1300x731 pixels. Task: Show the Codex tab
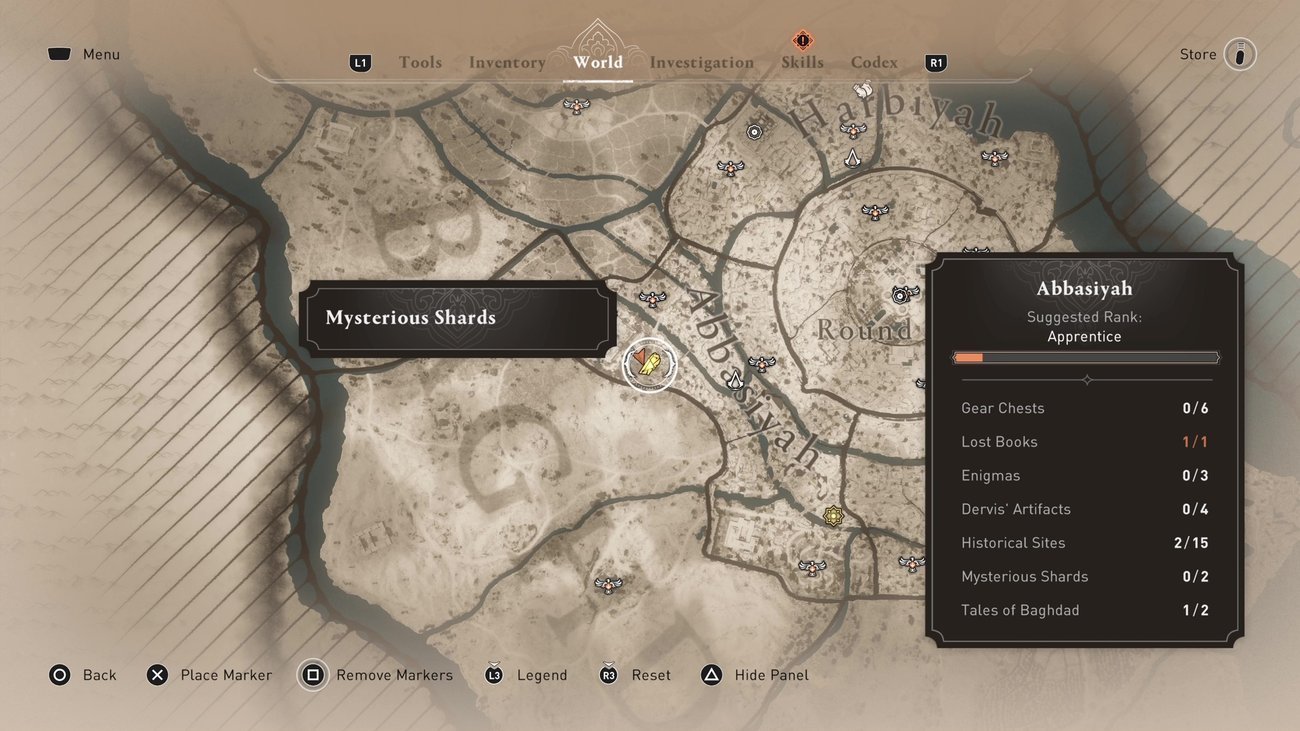[x=874, y=62]
